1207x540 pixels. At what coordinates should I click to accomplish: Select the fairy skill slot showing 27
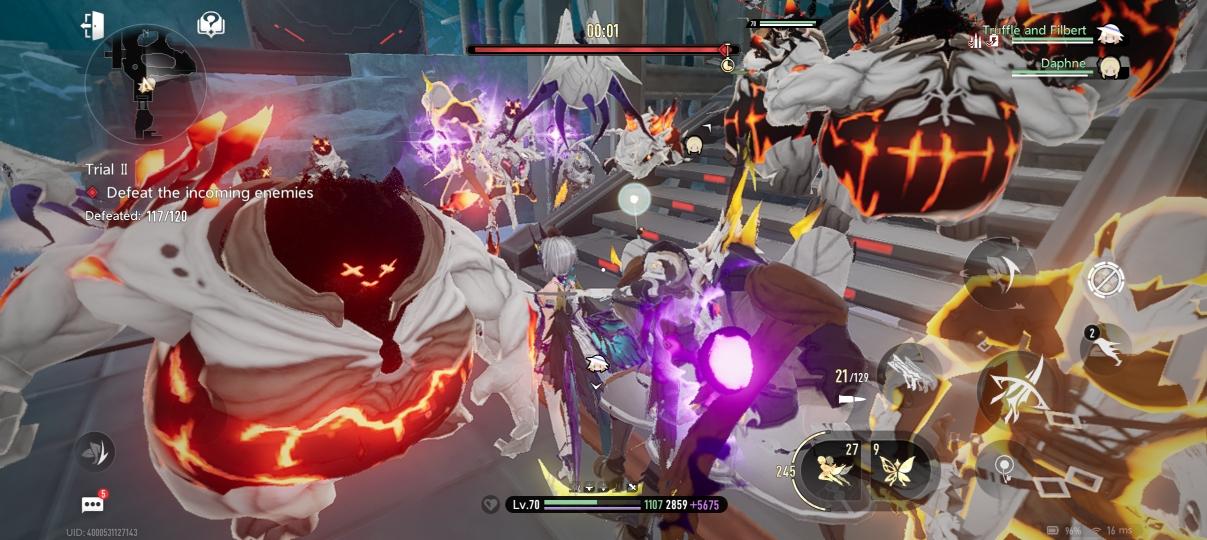click(x=834, y=468)
